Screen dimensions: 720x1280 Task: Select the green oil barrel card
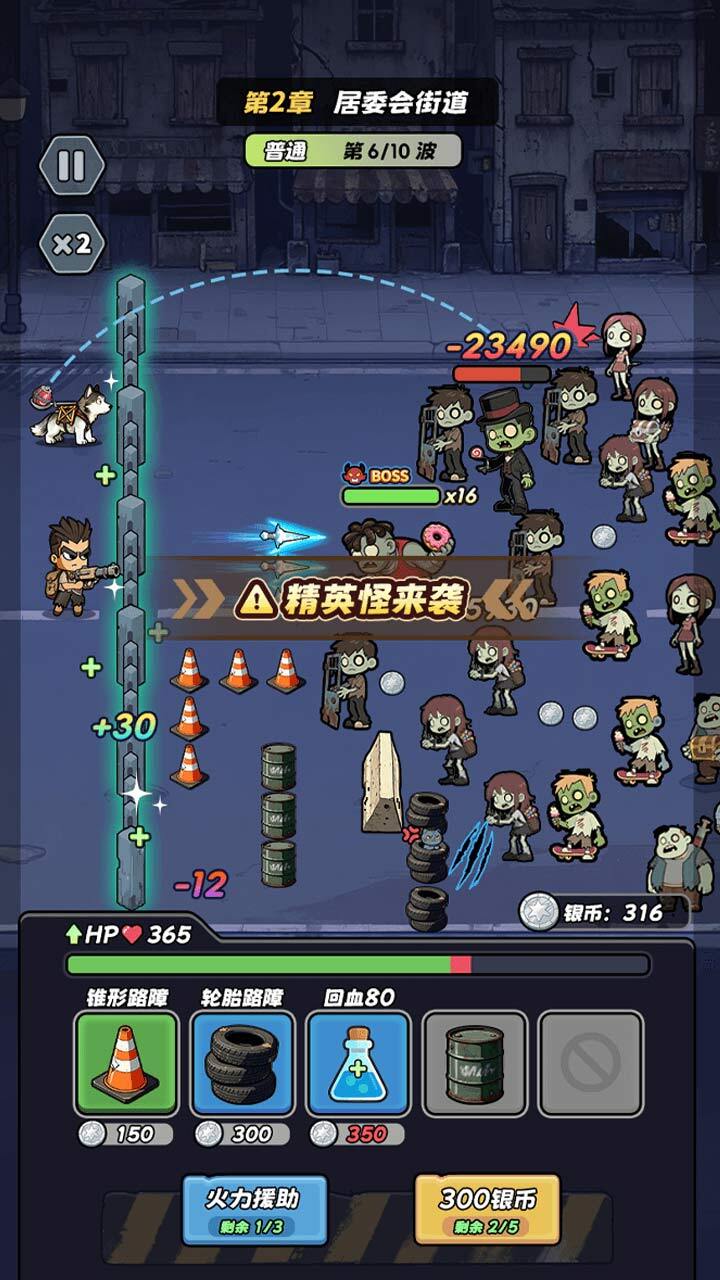click(474, 1063)
